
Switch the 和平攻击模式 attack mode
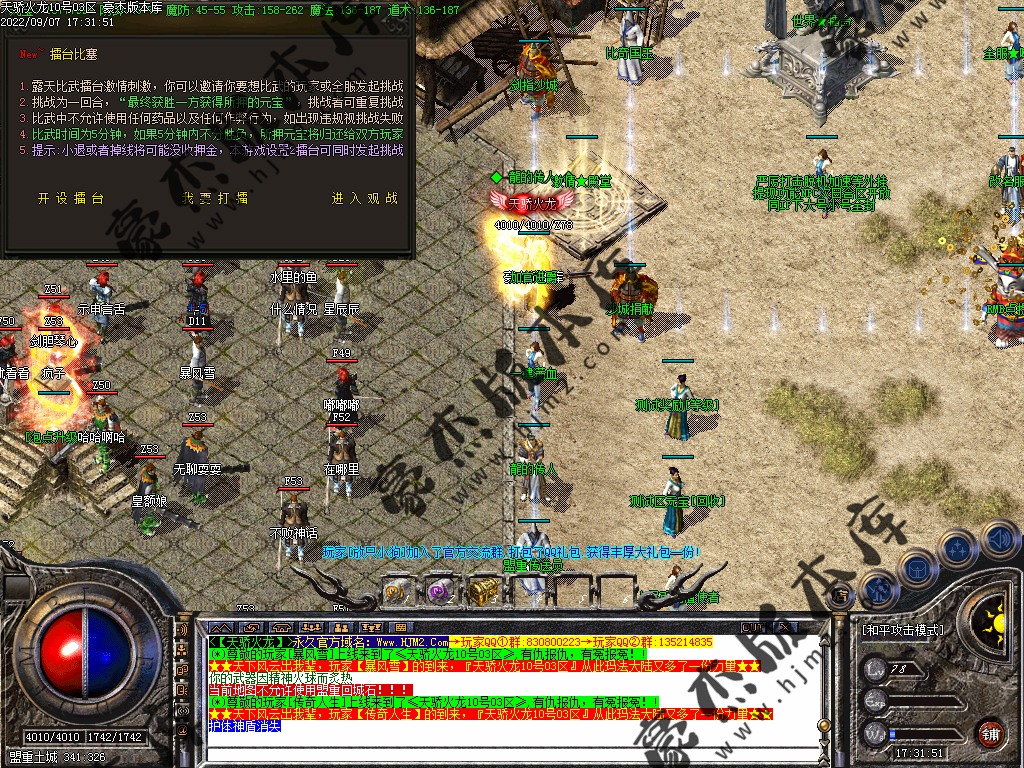click(901, 630)
